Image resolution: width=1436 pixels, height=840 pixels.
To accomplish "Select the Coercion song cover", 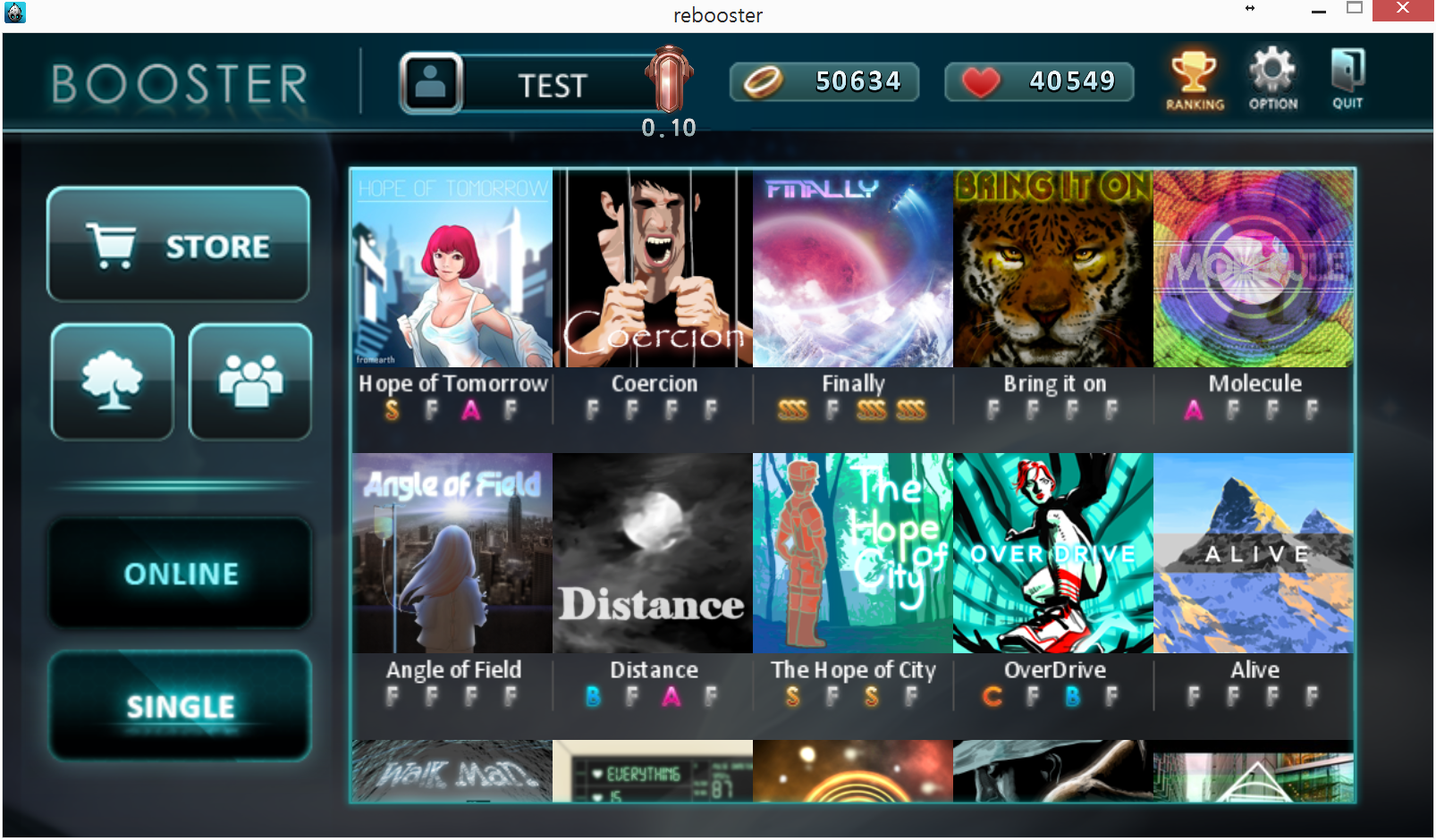I will [x=652, y=268].
